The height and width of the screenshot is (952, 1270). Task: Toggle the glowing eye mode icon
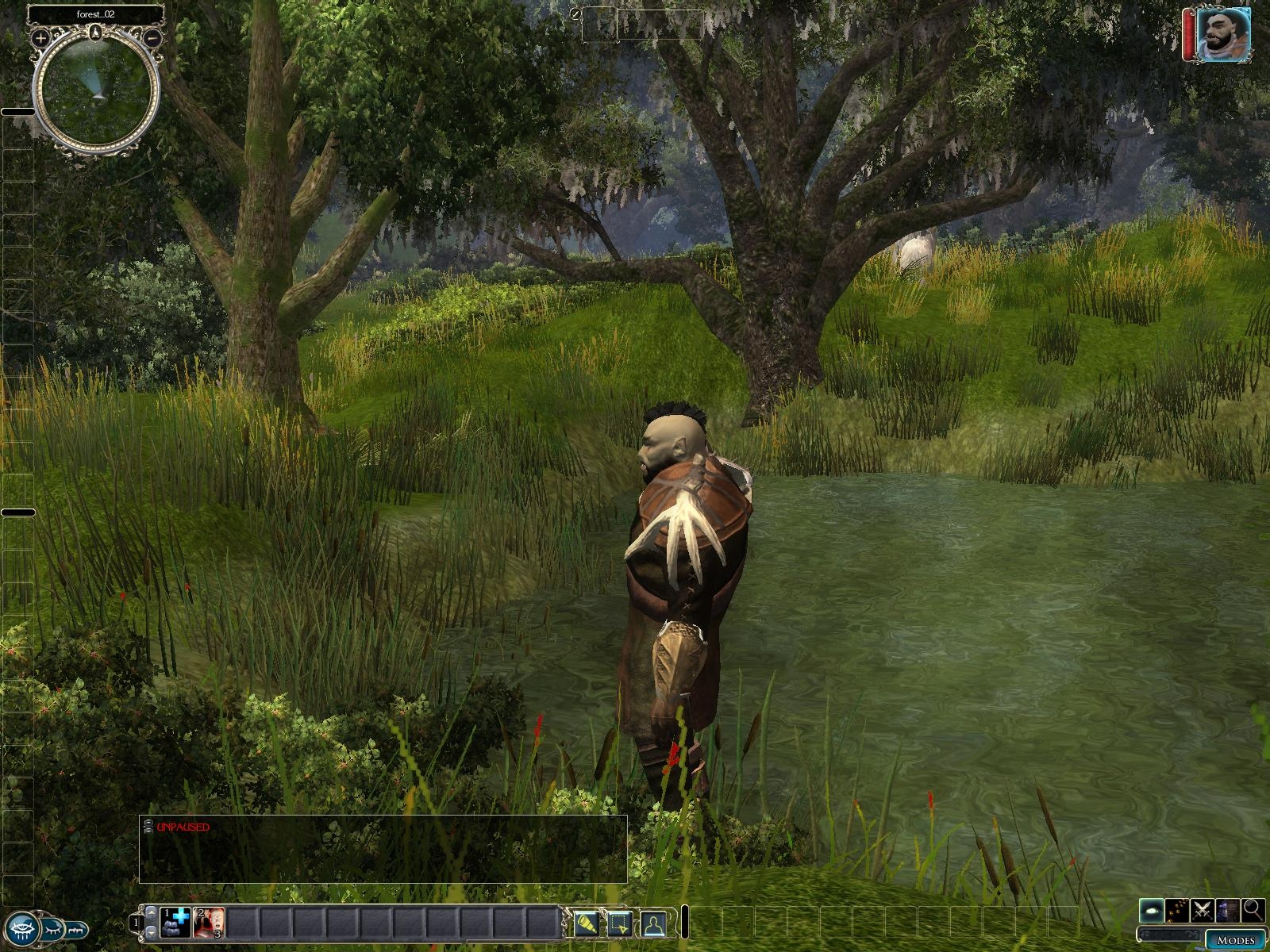click(x=1152, y=909)
